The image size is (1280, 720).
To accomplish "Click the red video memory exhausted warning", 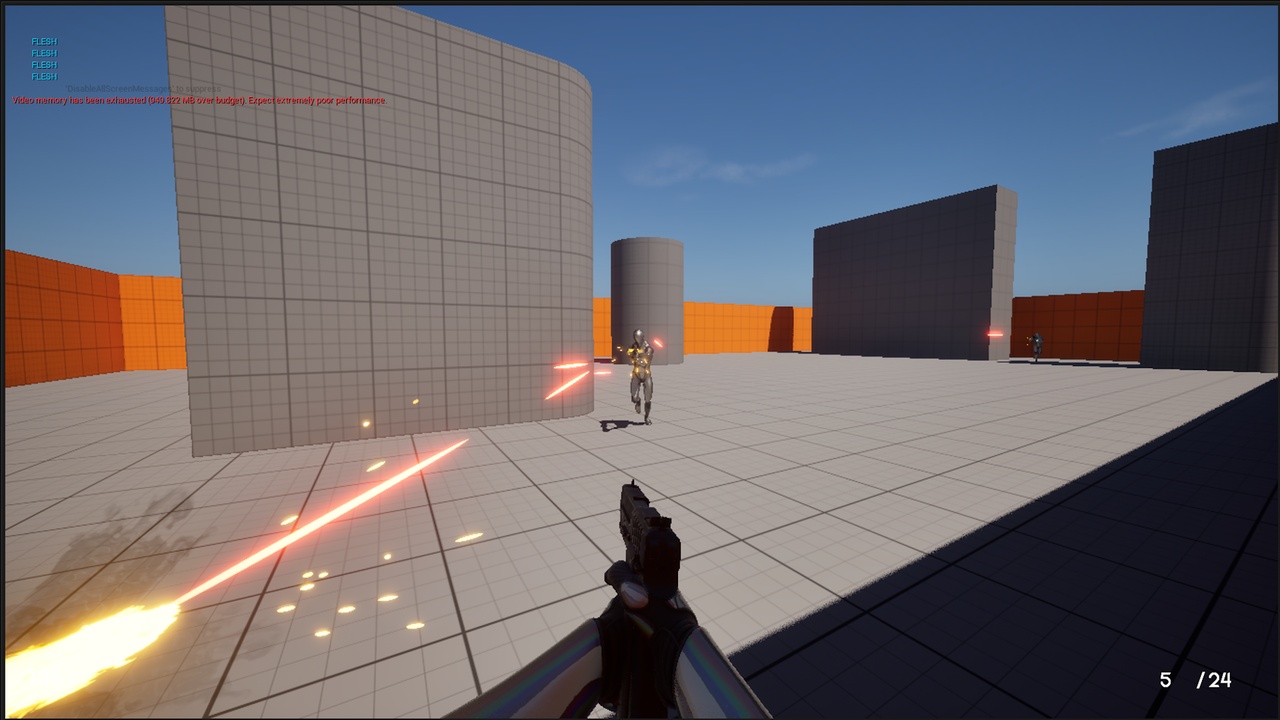I will [x=198, y=99].
